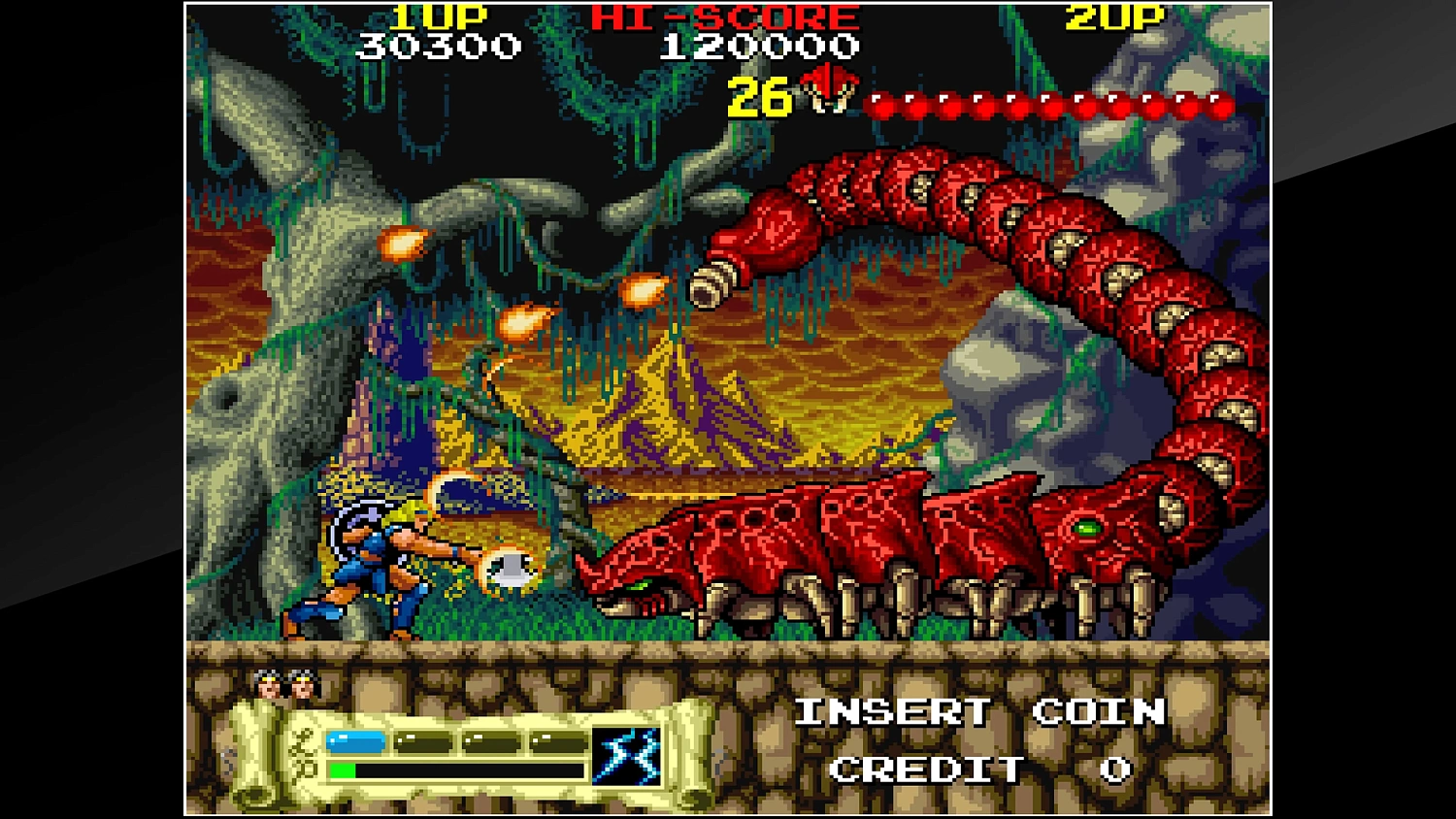The width and height of the screenshot is (1456, 819).
Task: Select the 2UP label in the corner
Action: pyautogui.click(x=1114, y=15)
